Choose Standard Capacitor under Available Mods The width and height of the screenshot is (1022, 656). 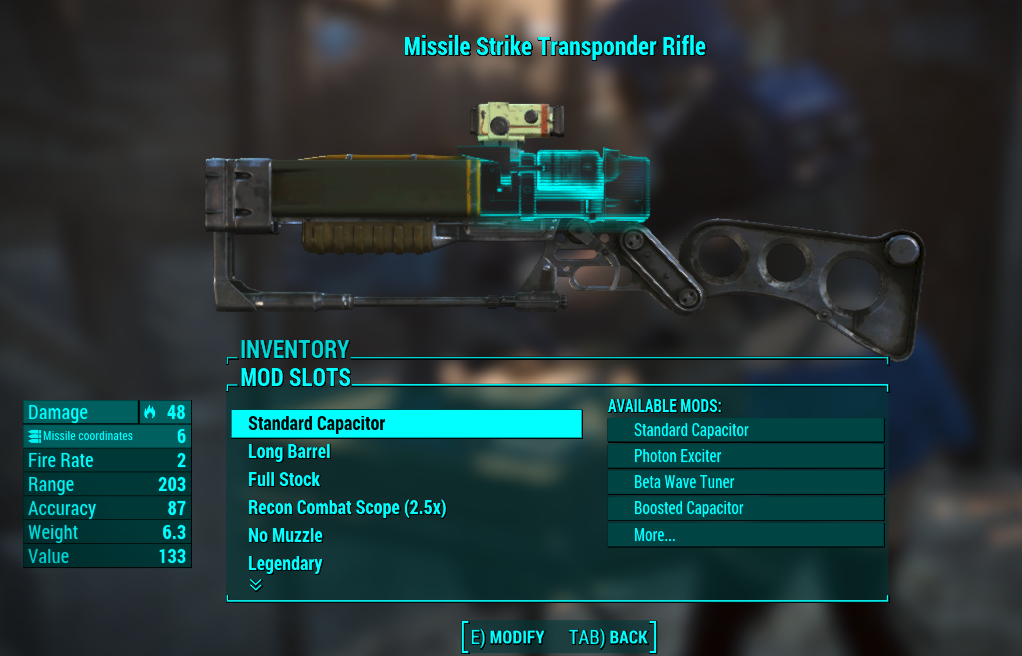pos(745,430)
